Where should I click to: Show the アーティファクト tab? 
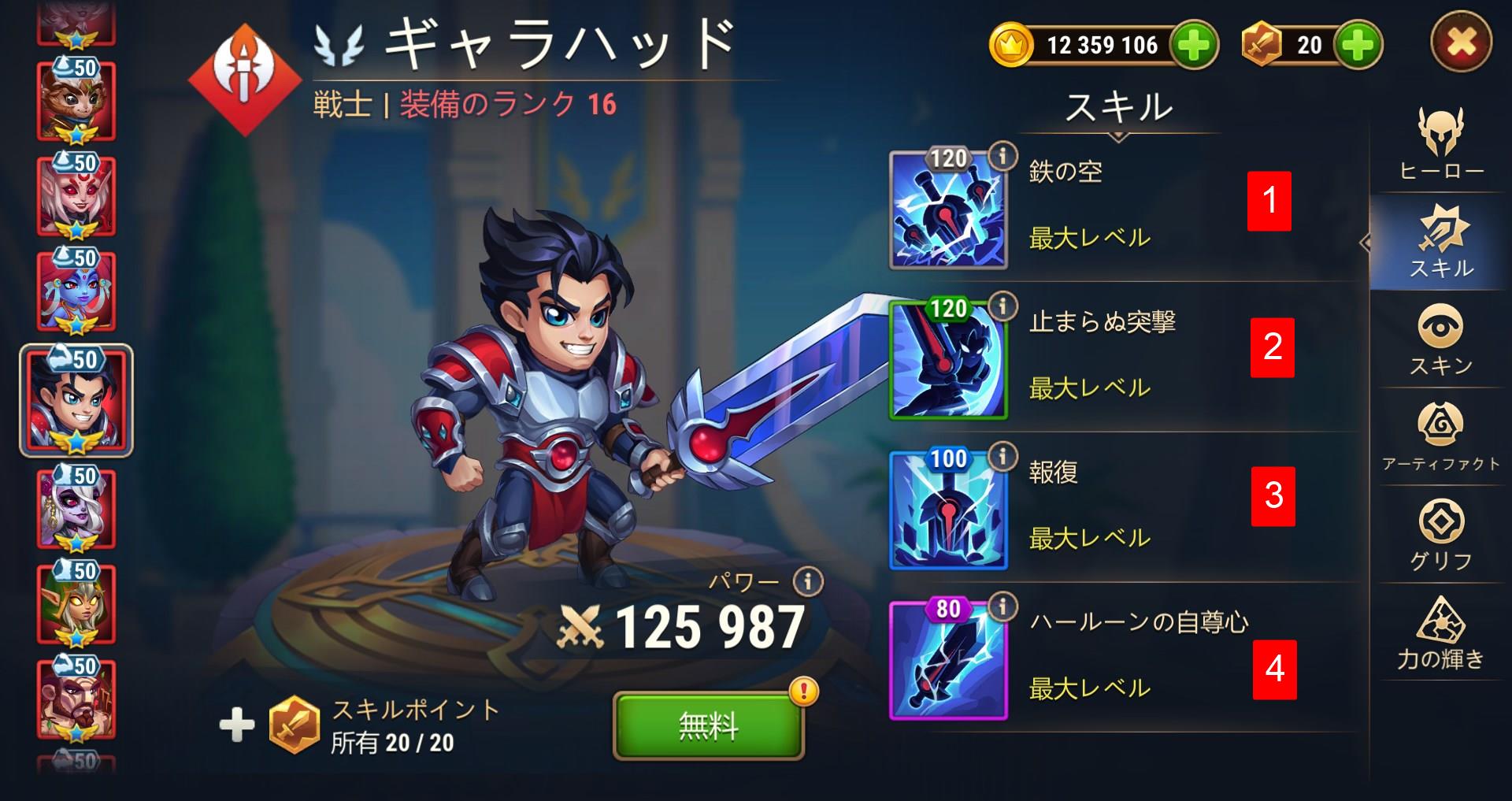tap(1441, 437)
